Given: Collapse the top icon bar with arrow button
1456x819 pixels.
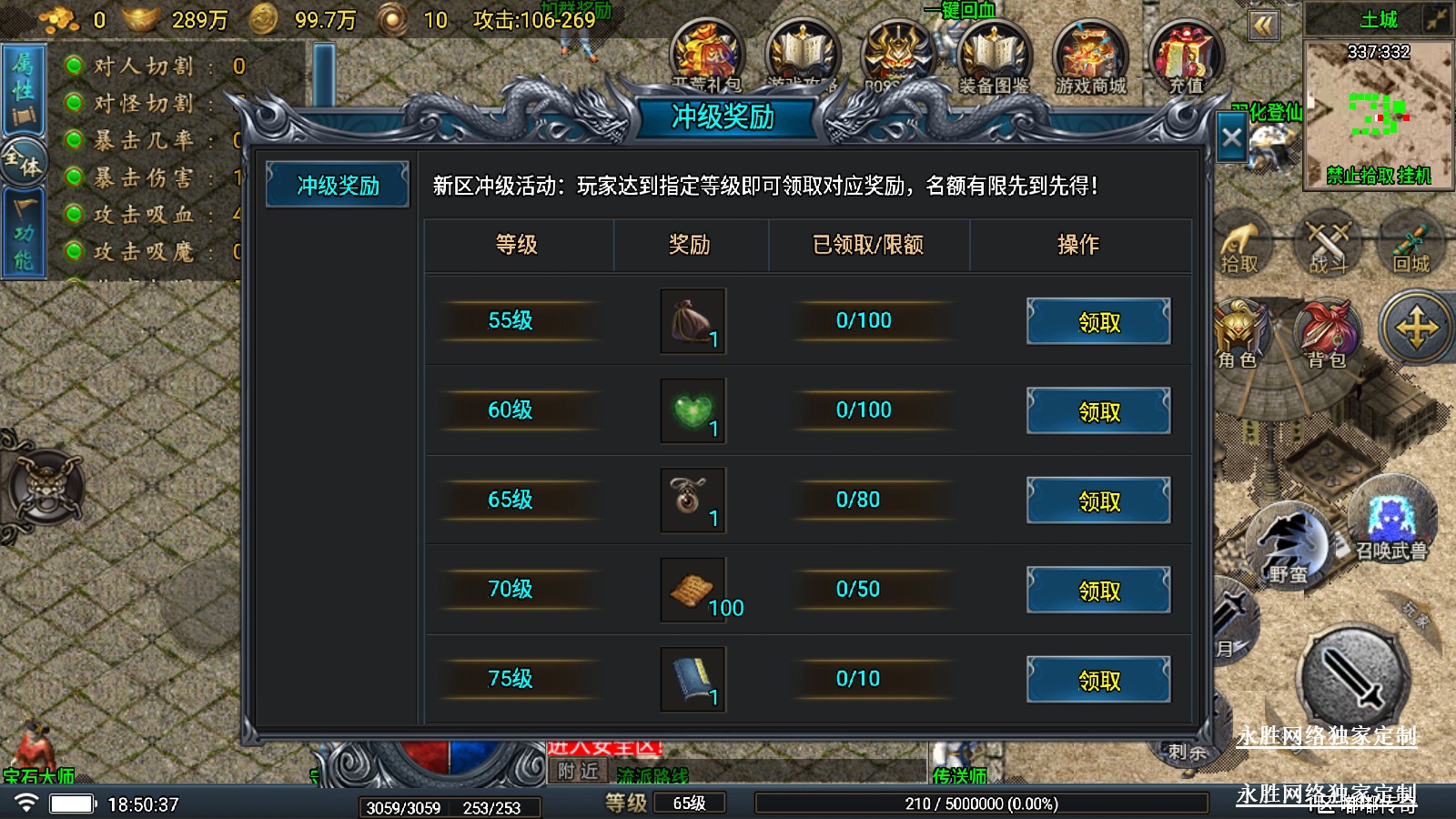Looking at the screenshot, I should pos(1263,25).
